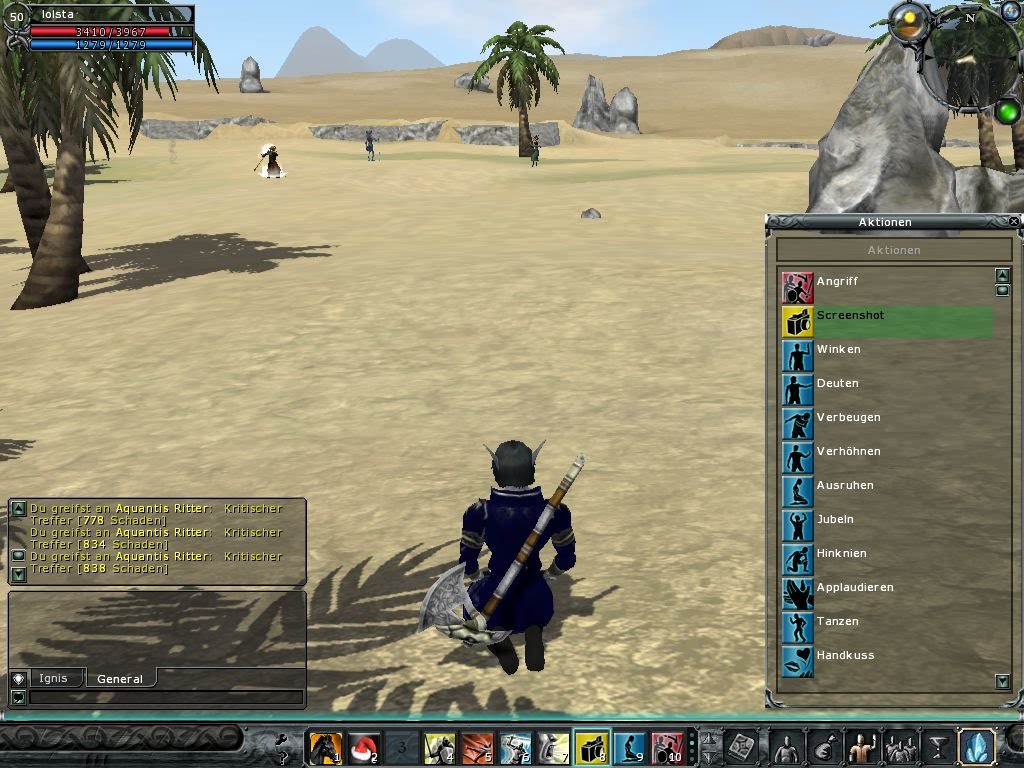Open the blue crystal menu icon

tap(976, 747)
